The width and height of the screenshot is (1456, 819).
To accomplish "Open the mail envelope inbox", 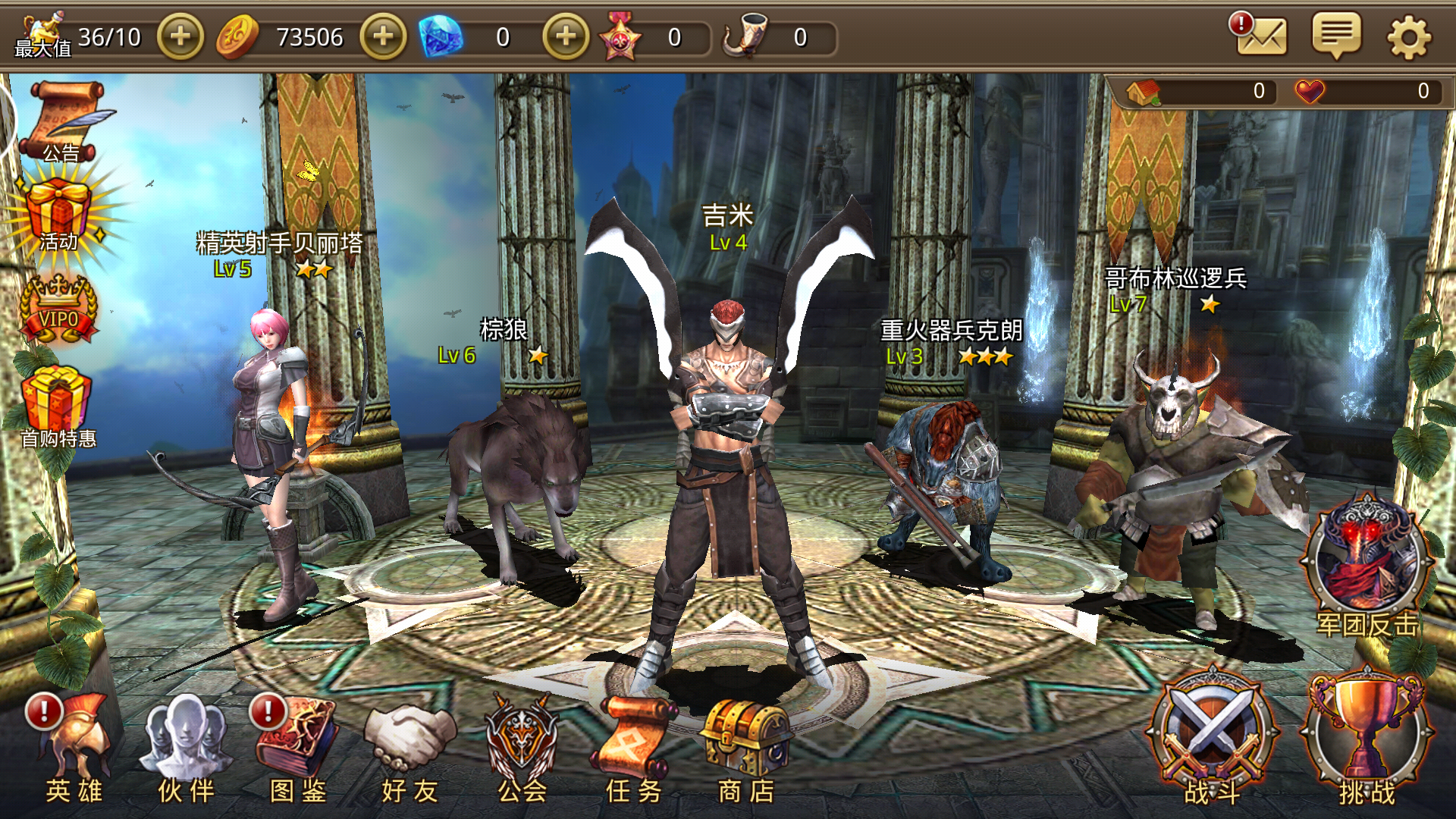I will [x=1261, y=36].
